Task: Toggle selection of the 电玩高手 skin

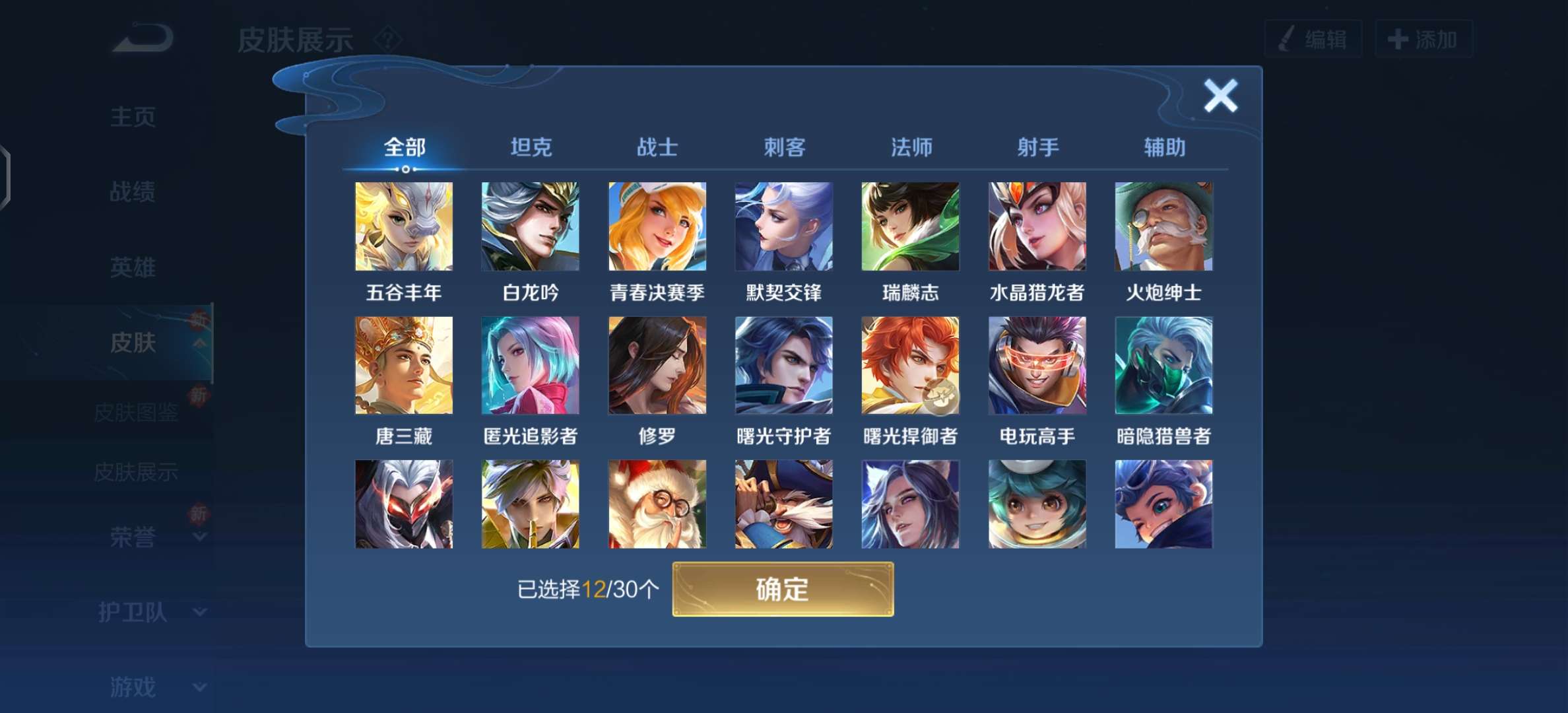Action: click(1038, 365)
